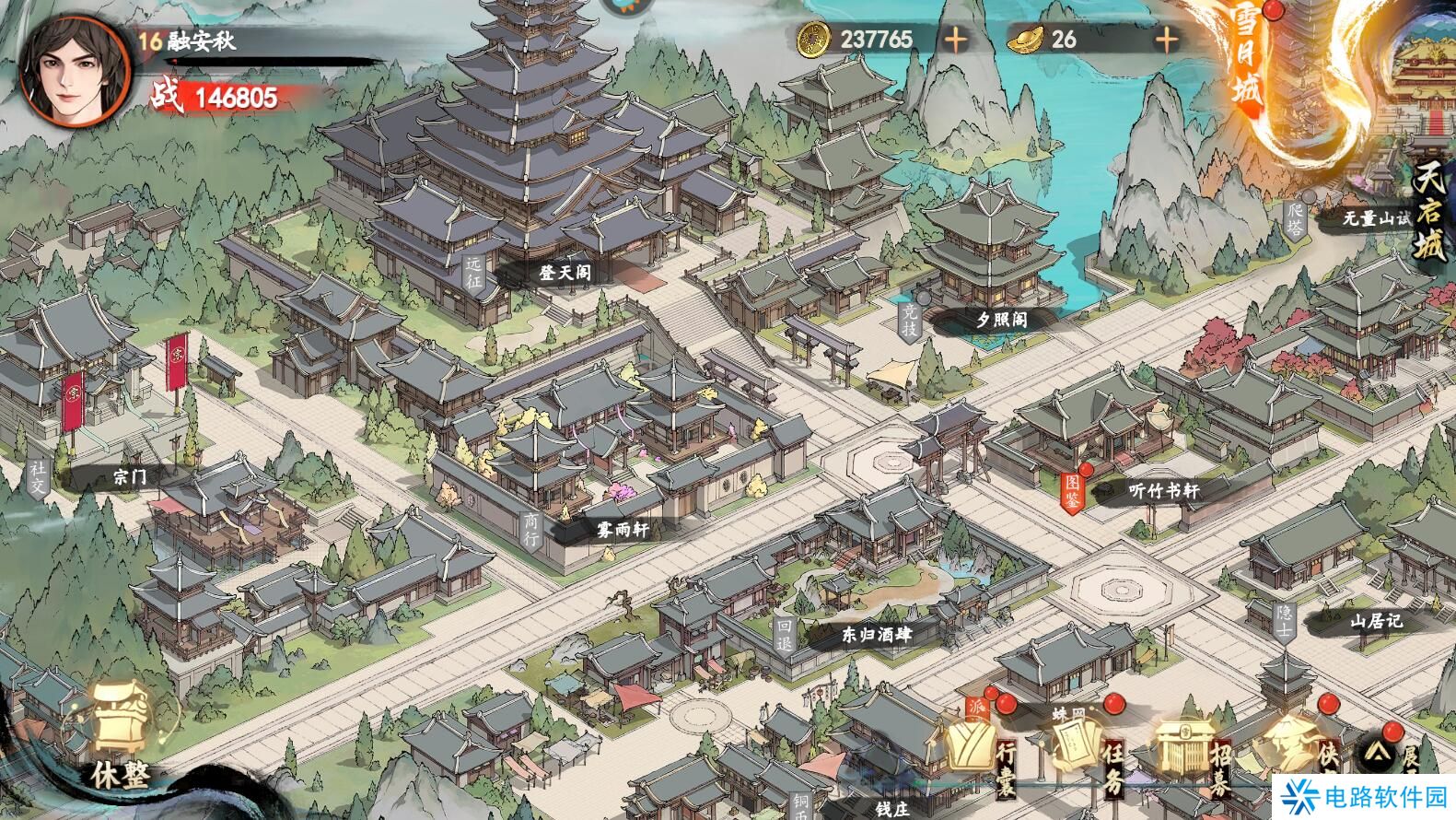Image resolution: width=1456 pixels, height=820 pixels.
Task: Enter the 登天阁 expedition building label
Action: [564, 274]
